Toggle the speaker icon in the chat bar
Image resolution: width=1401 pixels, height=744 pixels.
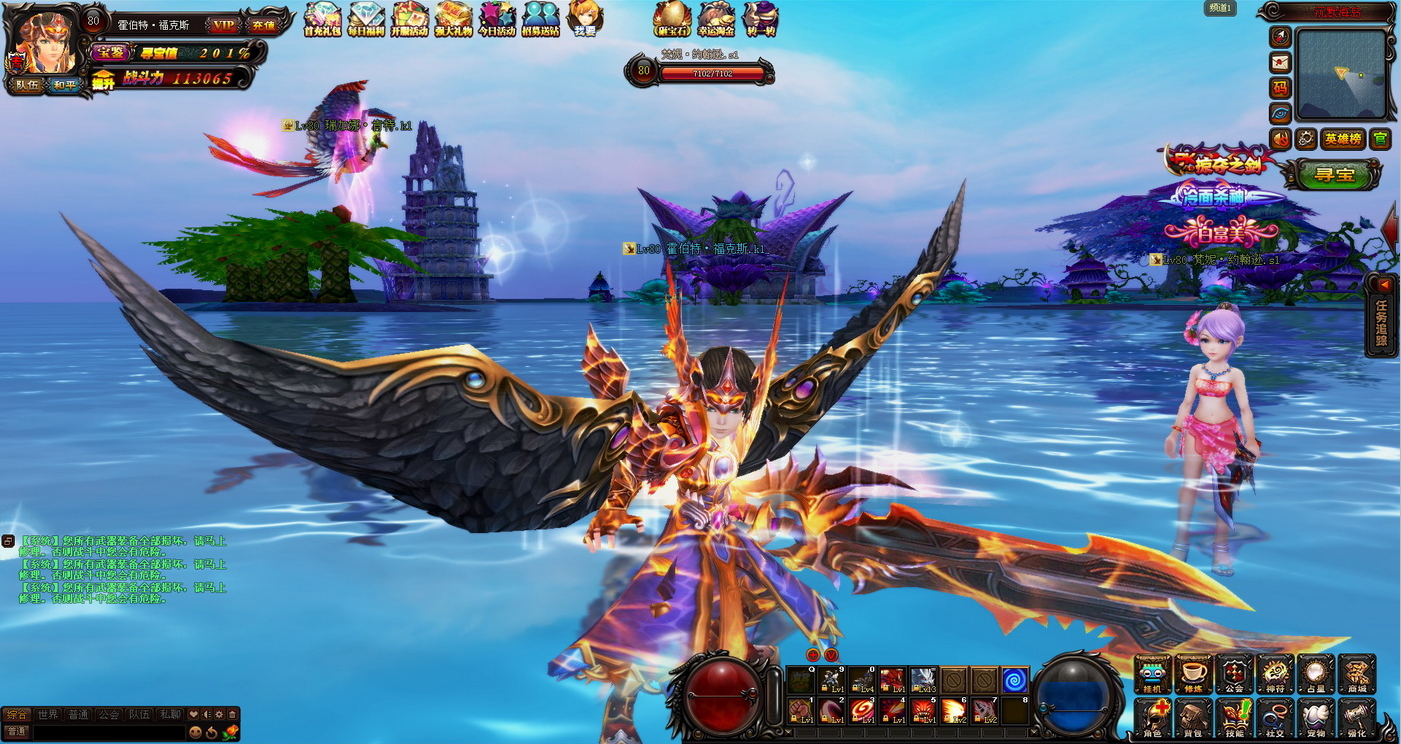point(206,714)
